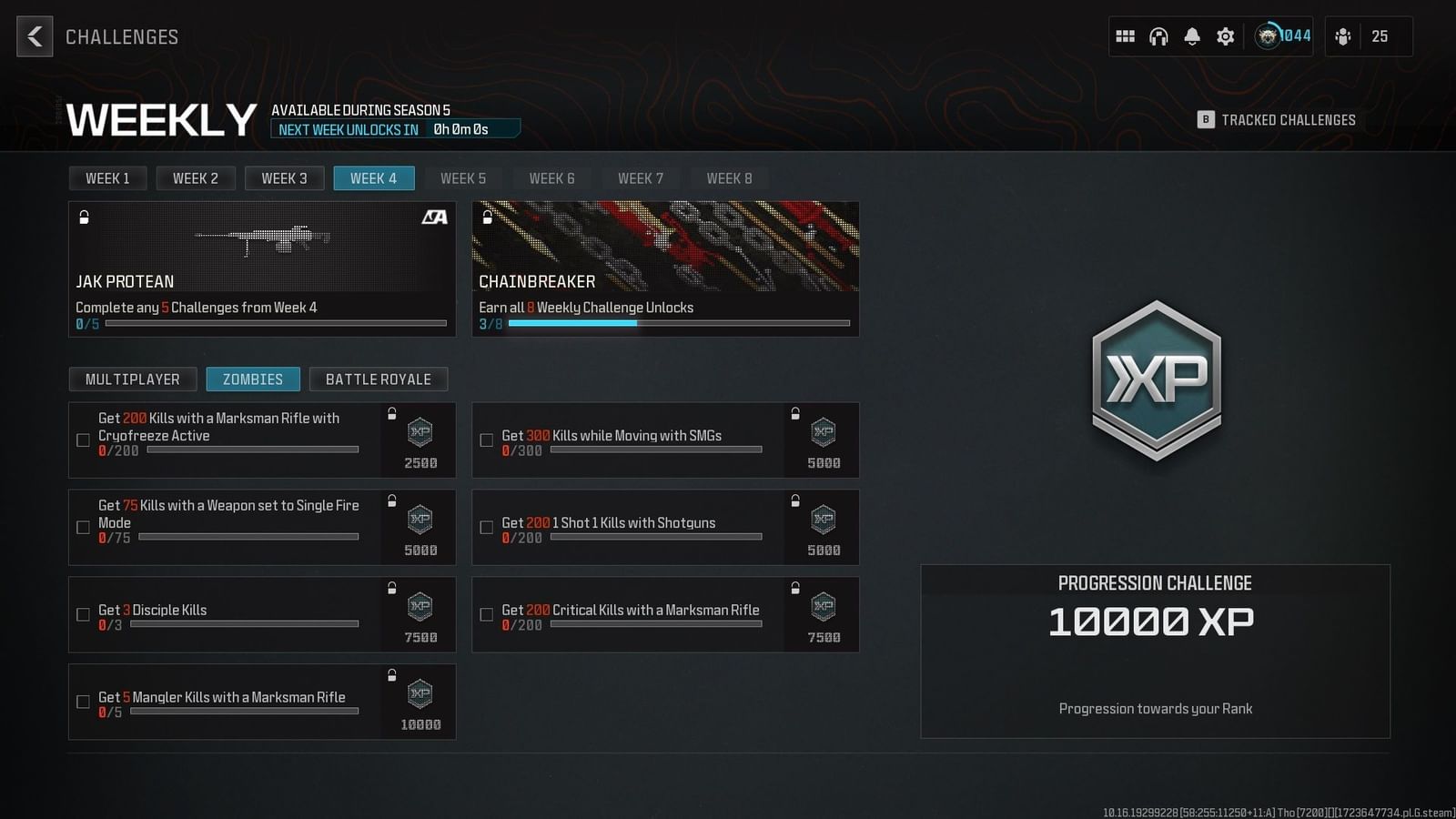Switch to the Week 7 tab
The image size is (1456, 819).
[x=641, y=177]
